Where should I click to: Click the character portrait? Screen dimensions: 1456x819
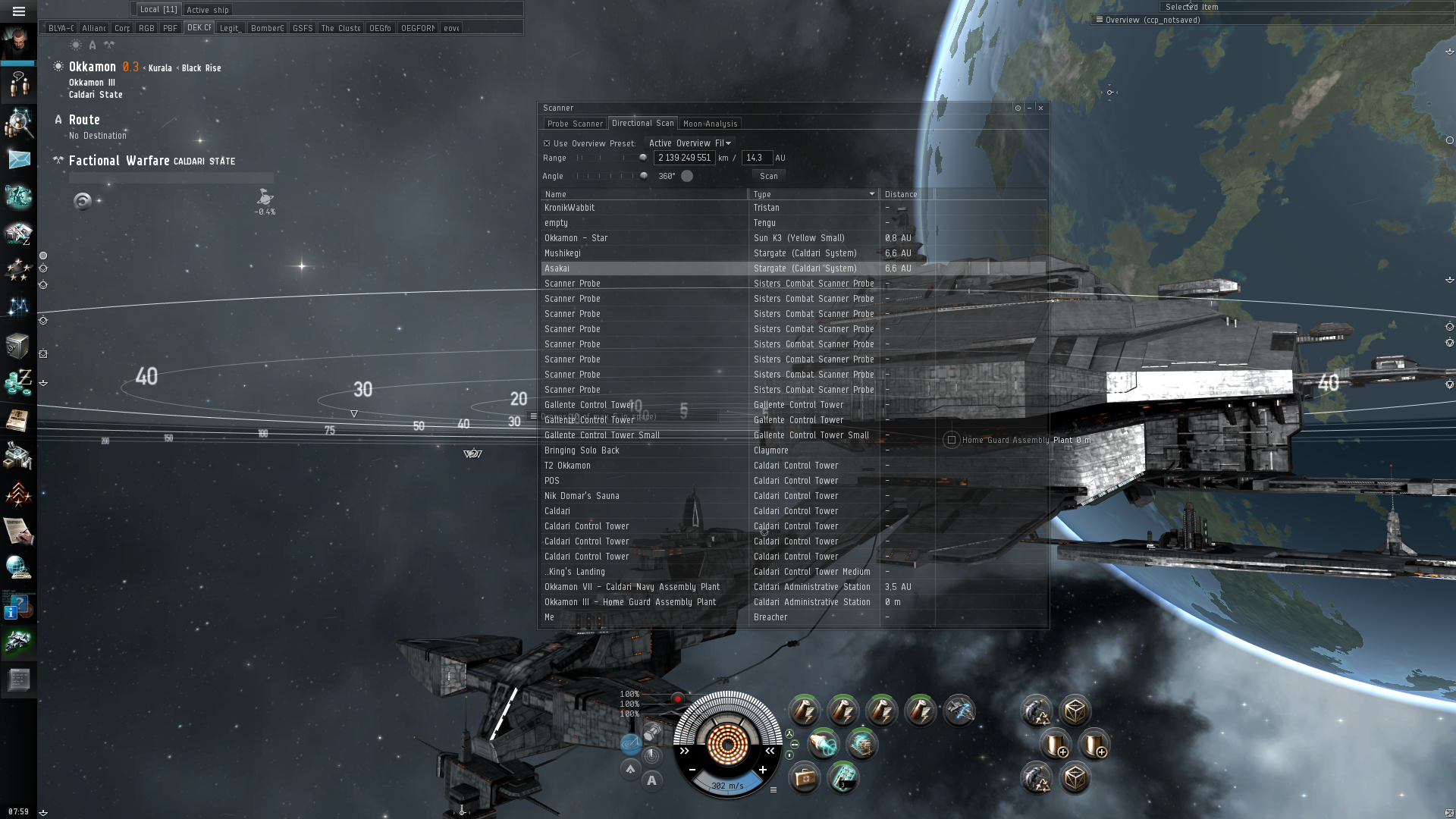point(18,42)
